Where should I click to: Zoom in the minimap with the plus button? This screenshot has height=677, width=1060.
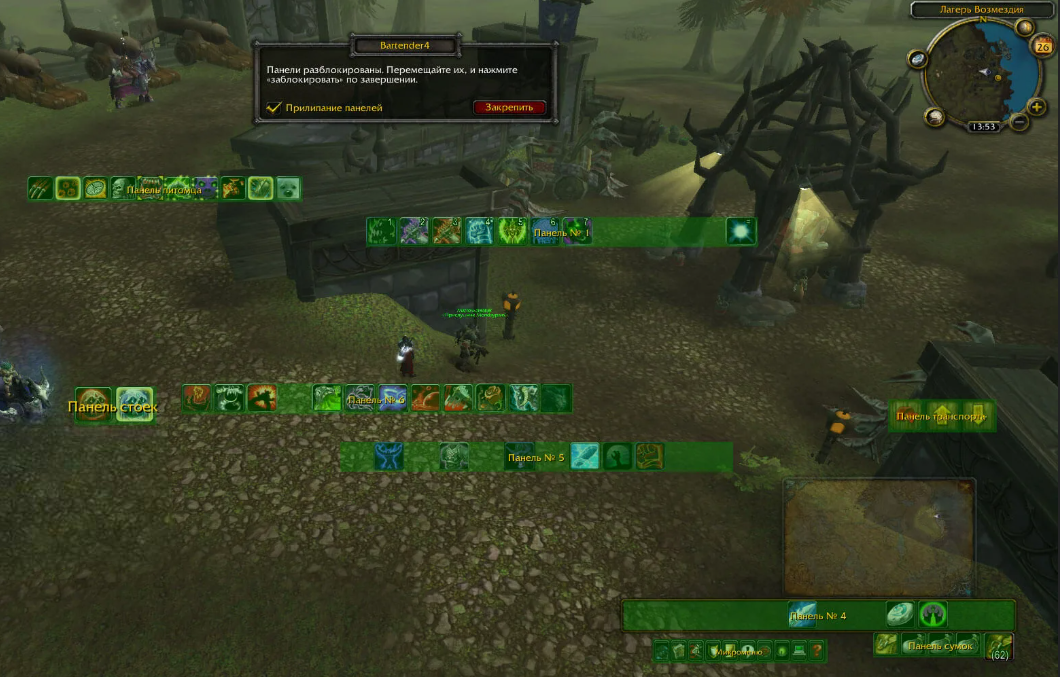[x=1037, y=107]
